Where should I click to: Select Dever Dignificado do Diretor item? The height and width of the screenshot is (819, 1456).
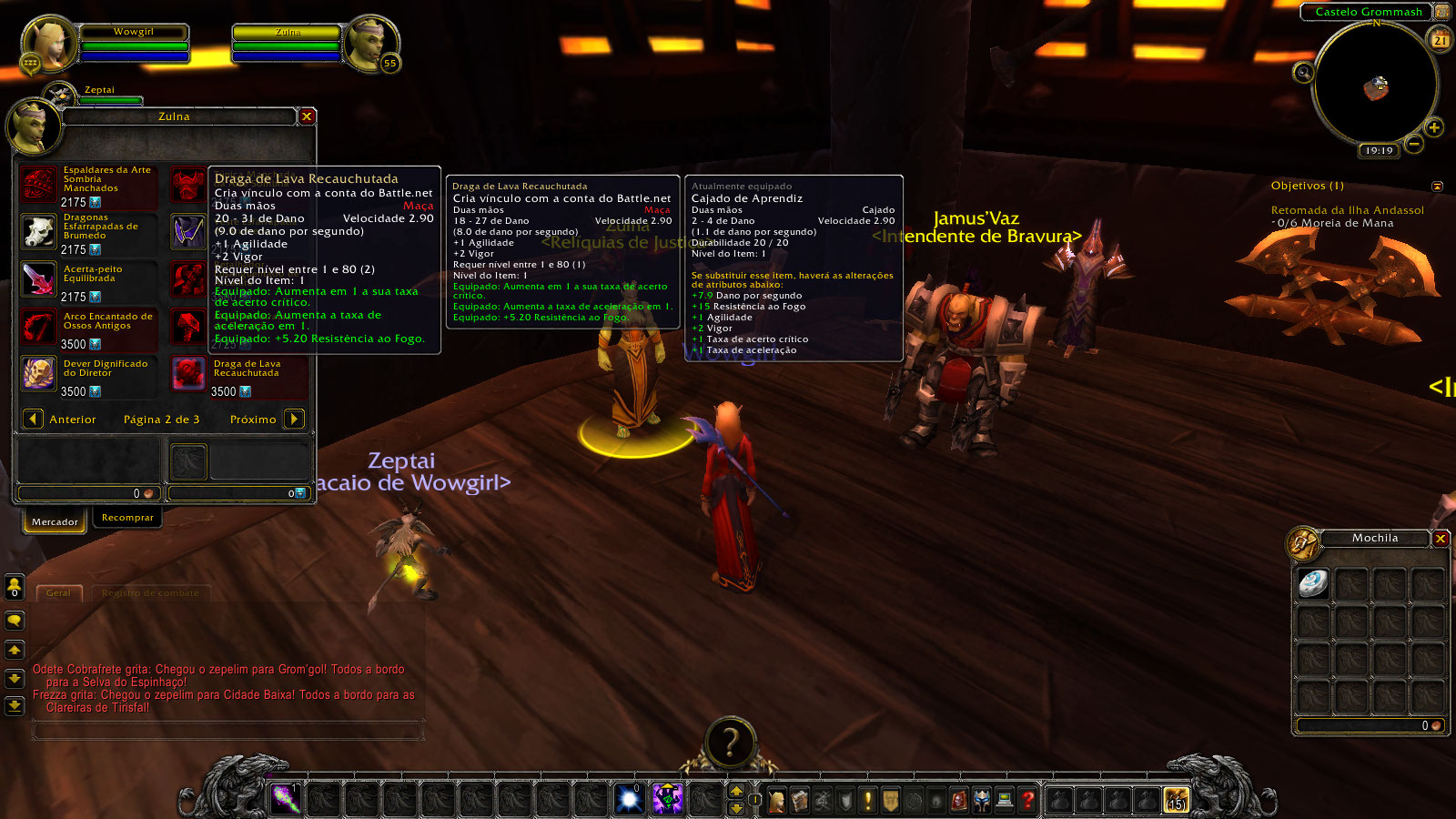[38, 375]
